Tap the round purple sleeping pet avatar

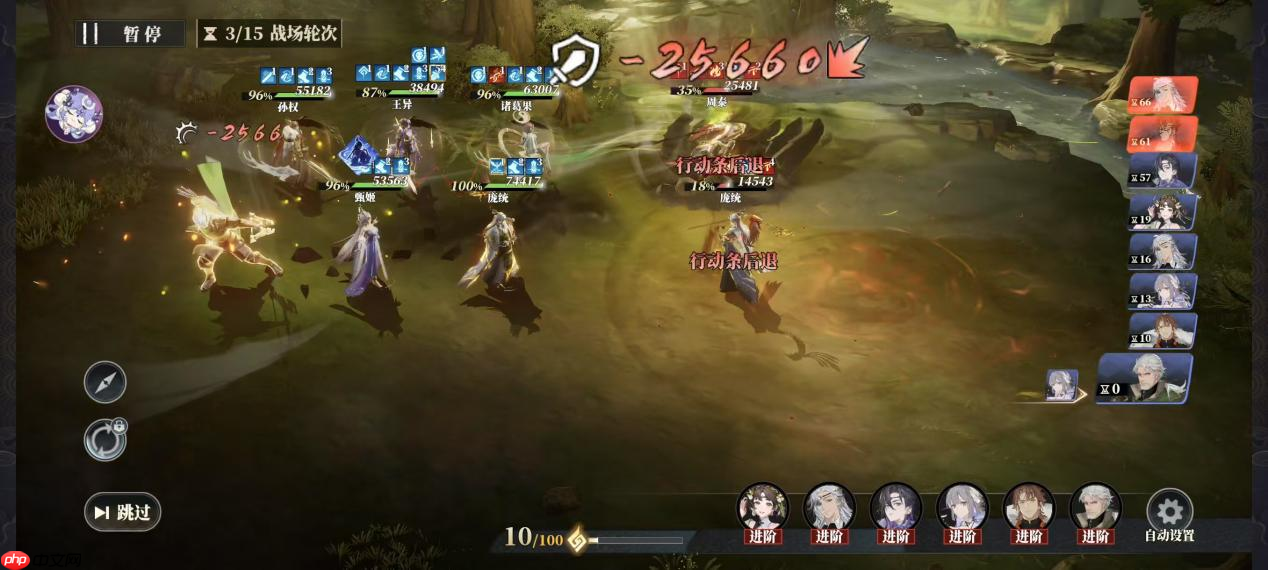(x=74, y=114)
